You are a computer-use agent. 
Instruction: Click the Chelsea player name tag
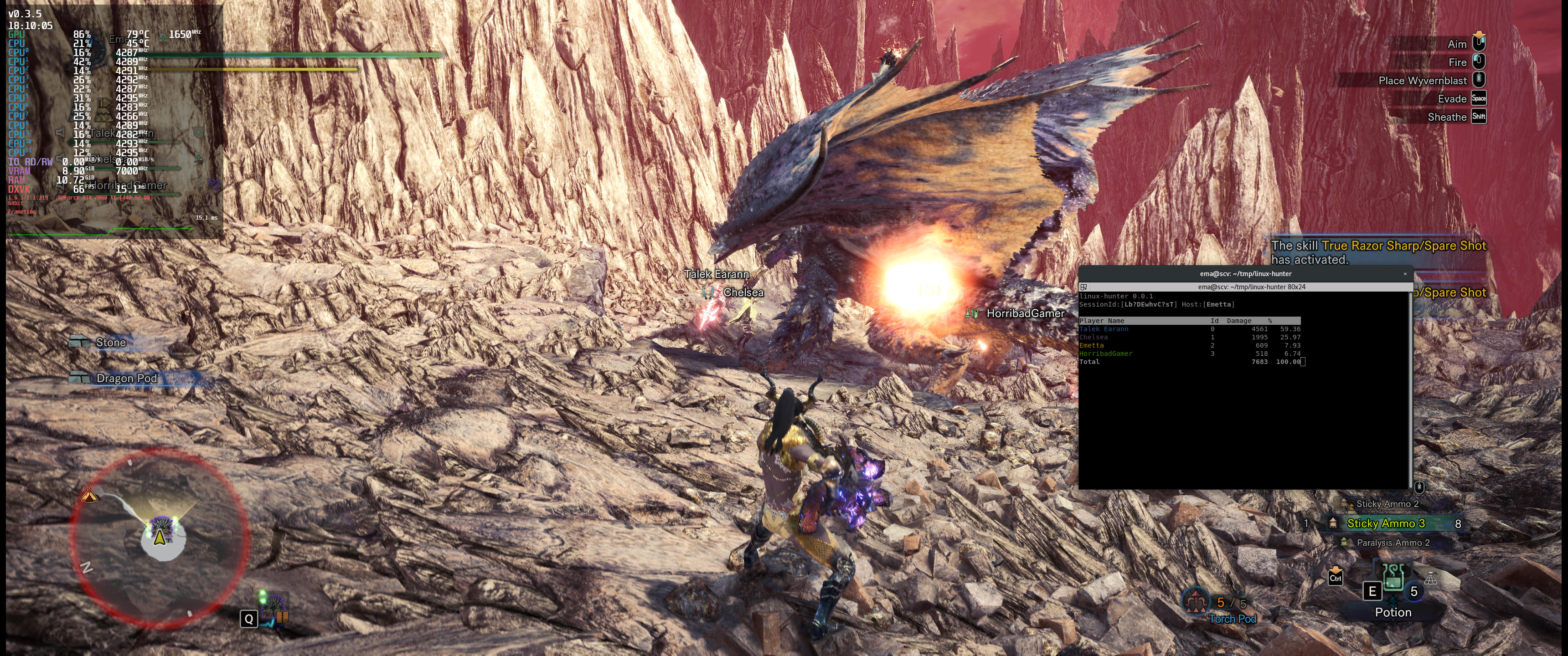[743, 293]
